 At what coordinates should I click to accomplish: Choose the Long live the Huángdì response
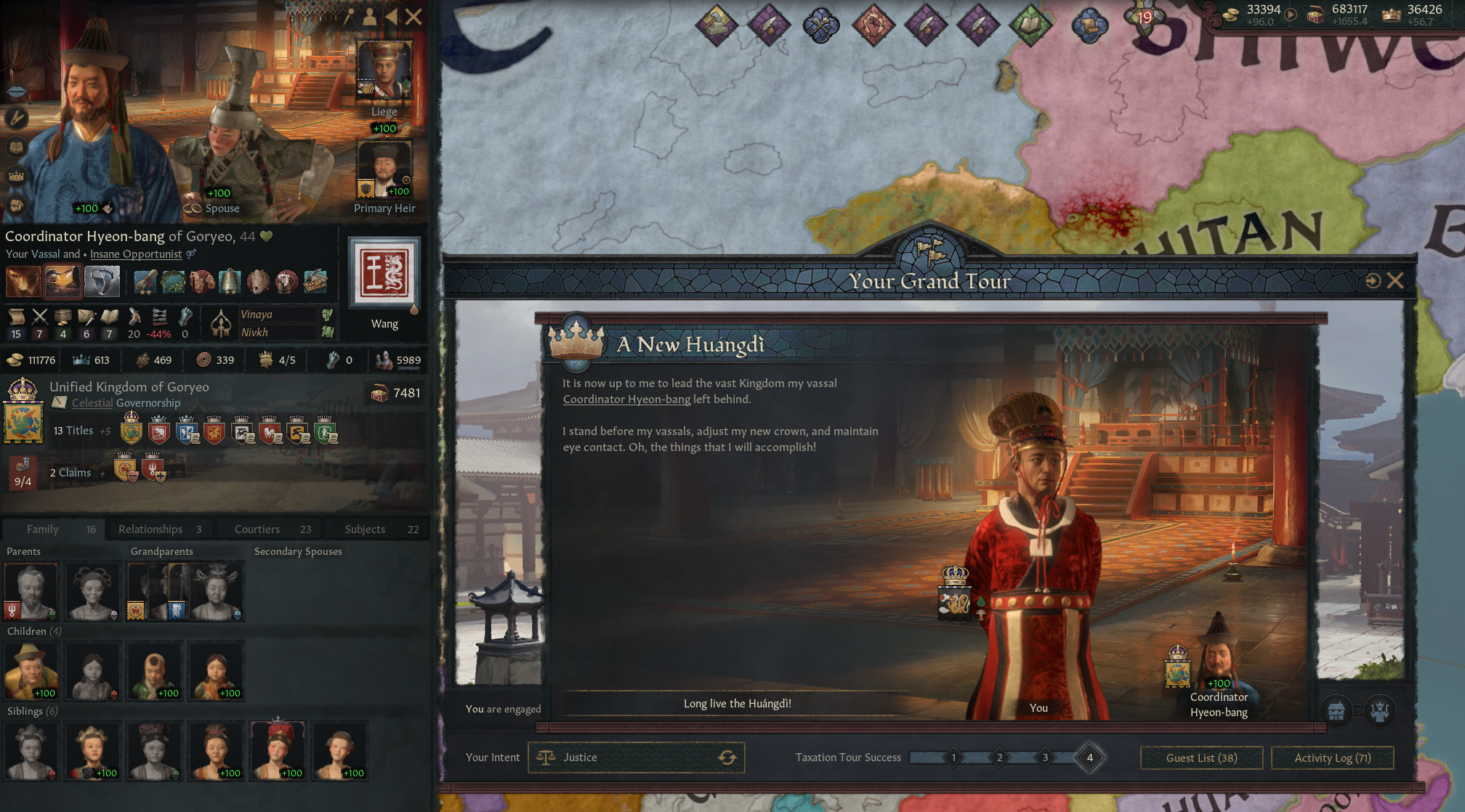pos(737,703)
